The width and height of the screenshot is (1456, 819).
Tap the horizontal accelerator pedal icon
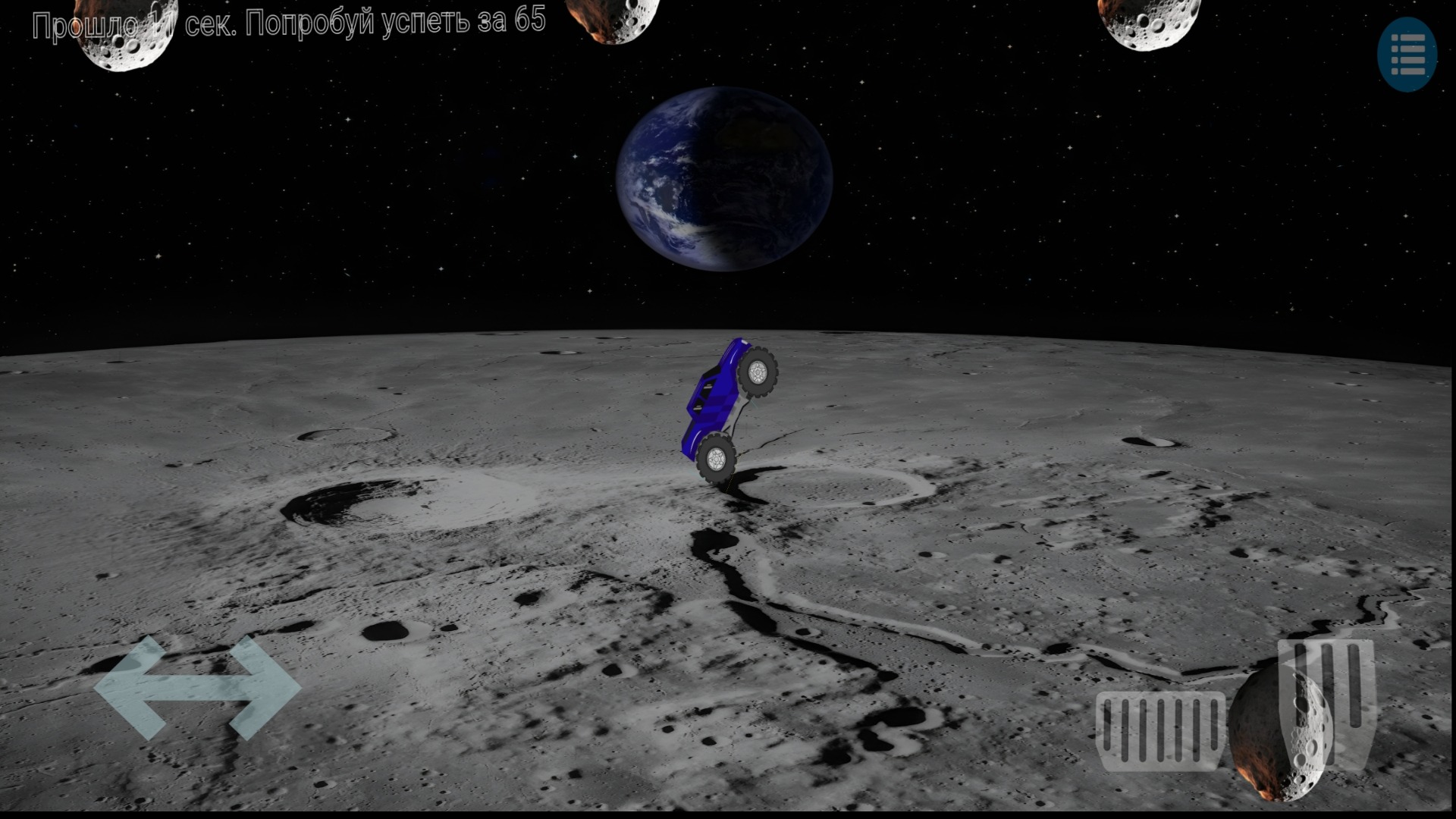(x=1160, y=732)
